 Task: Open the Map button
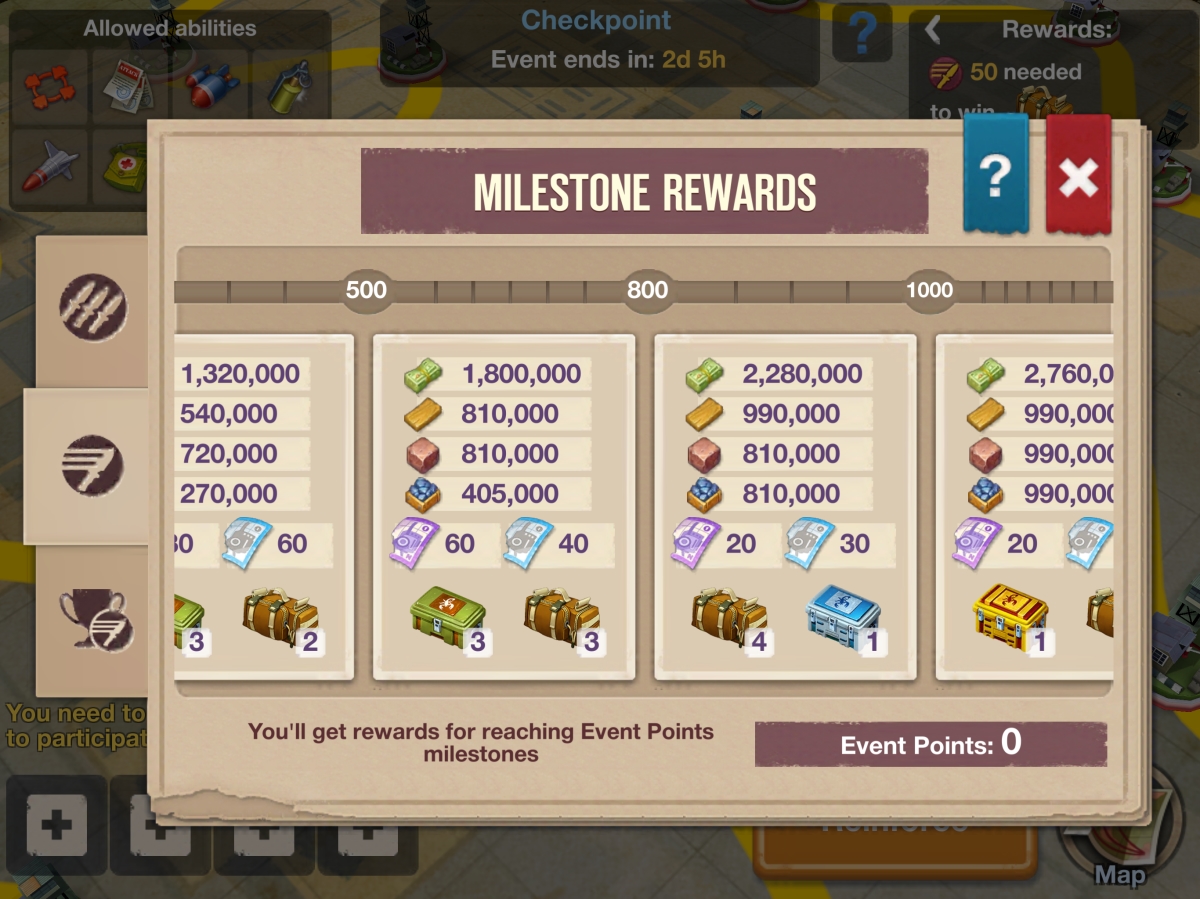click(1119, 840)
